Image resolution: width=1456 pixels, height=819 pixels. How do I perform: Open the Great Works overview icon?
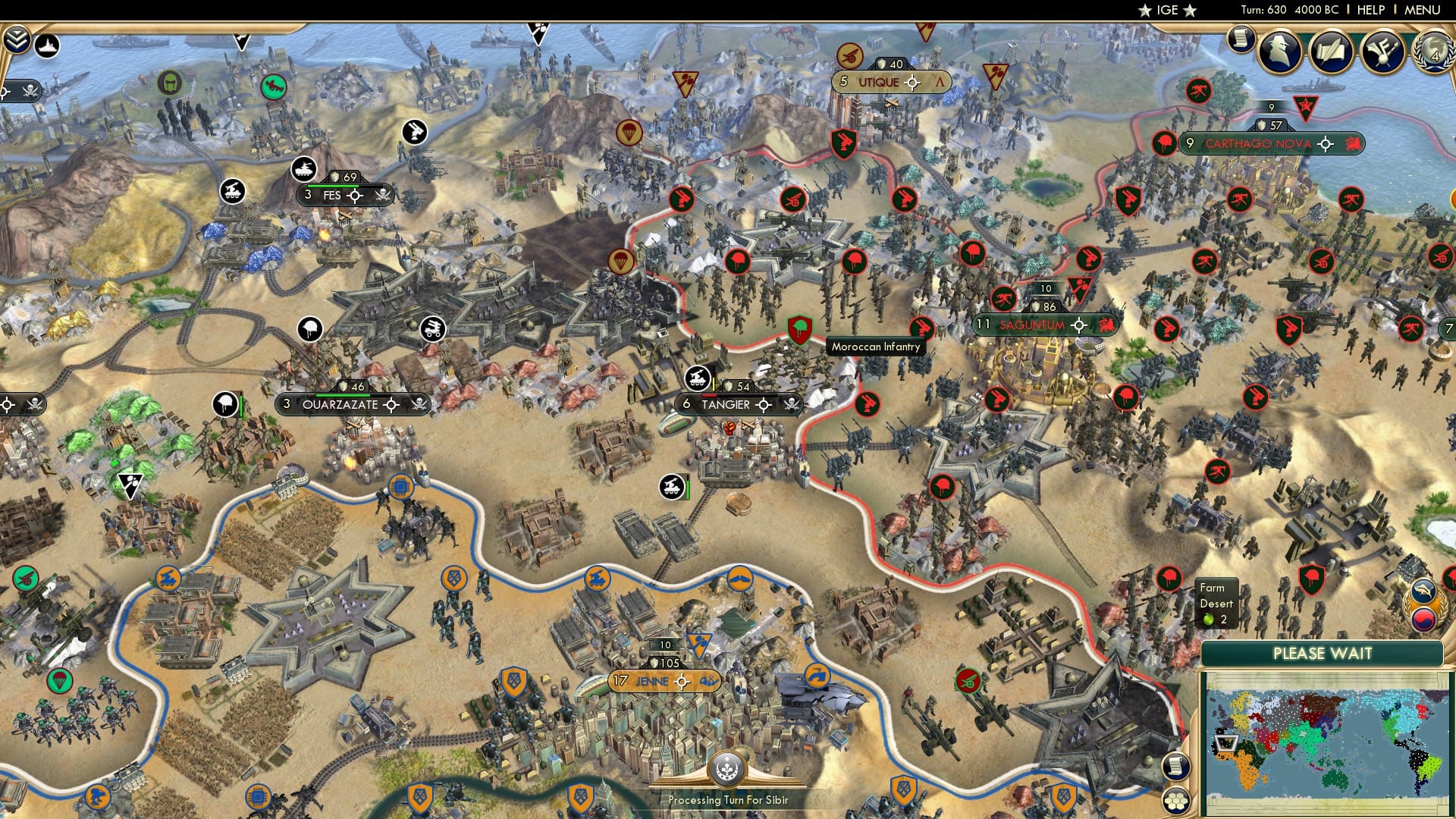(1382, 52)
